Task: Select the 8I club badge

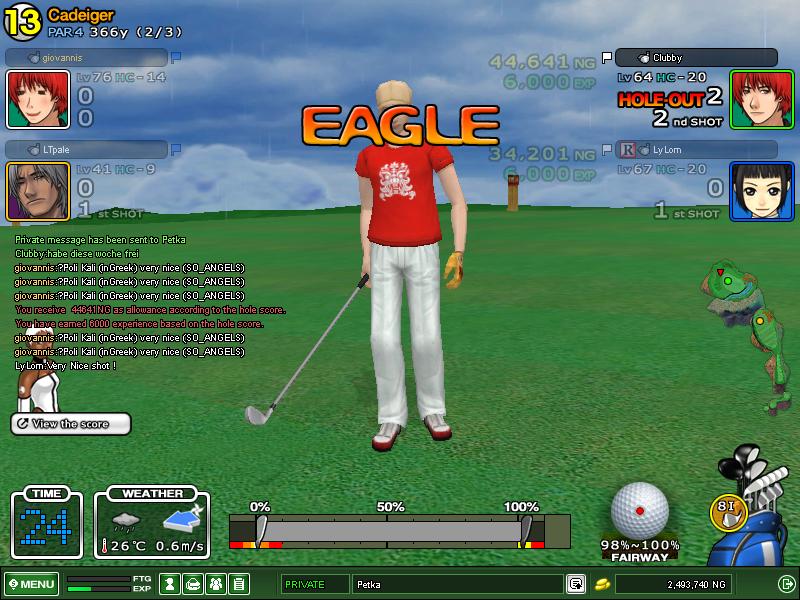Action: pos(728,509)
